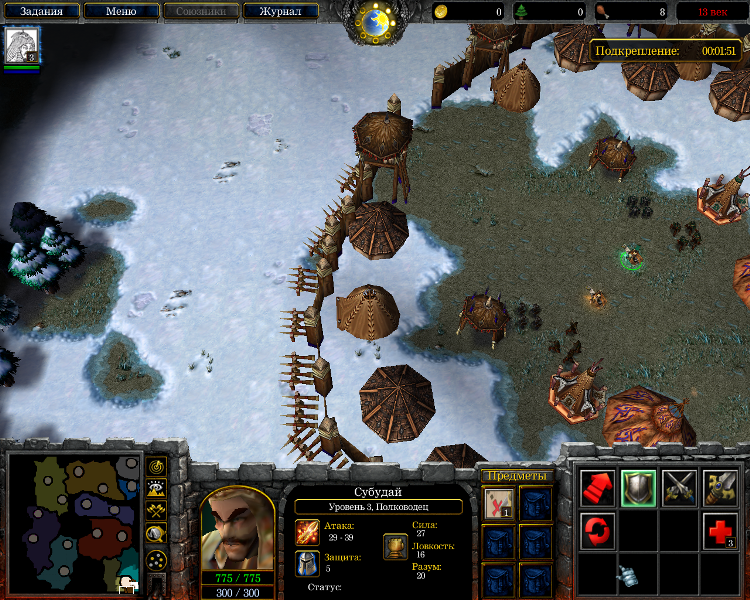Viewport: 750px width, 600px height.
Task: Open the Меню game menu
Action: pyautogui.click(x=120, y=12)
